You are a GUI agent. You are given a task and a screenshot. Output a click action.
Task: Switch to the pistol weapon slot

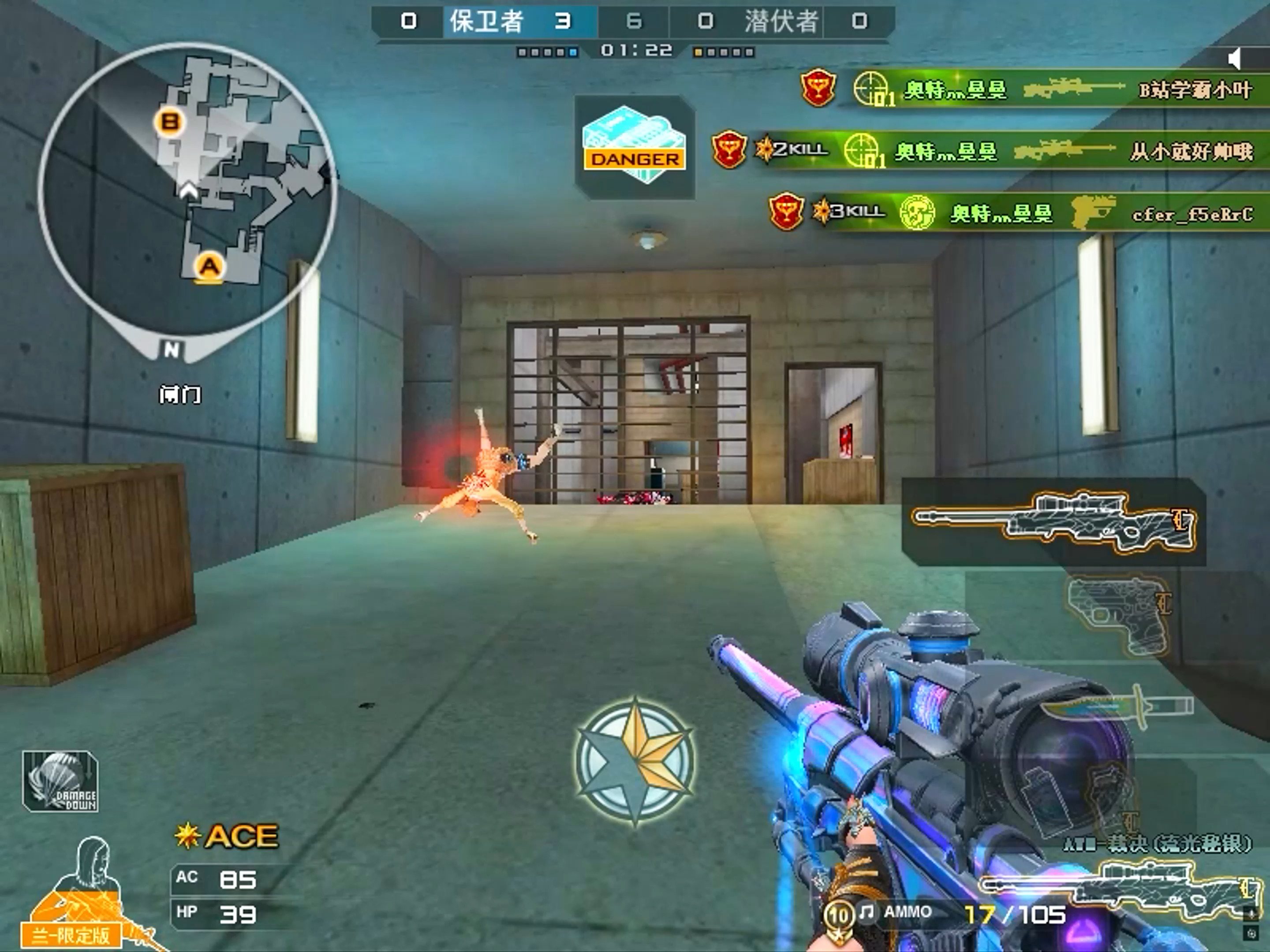pyautogui.click(x=1117, y=614)
